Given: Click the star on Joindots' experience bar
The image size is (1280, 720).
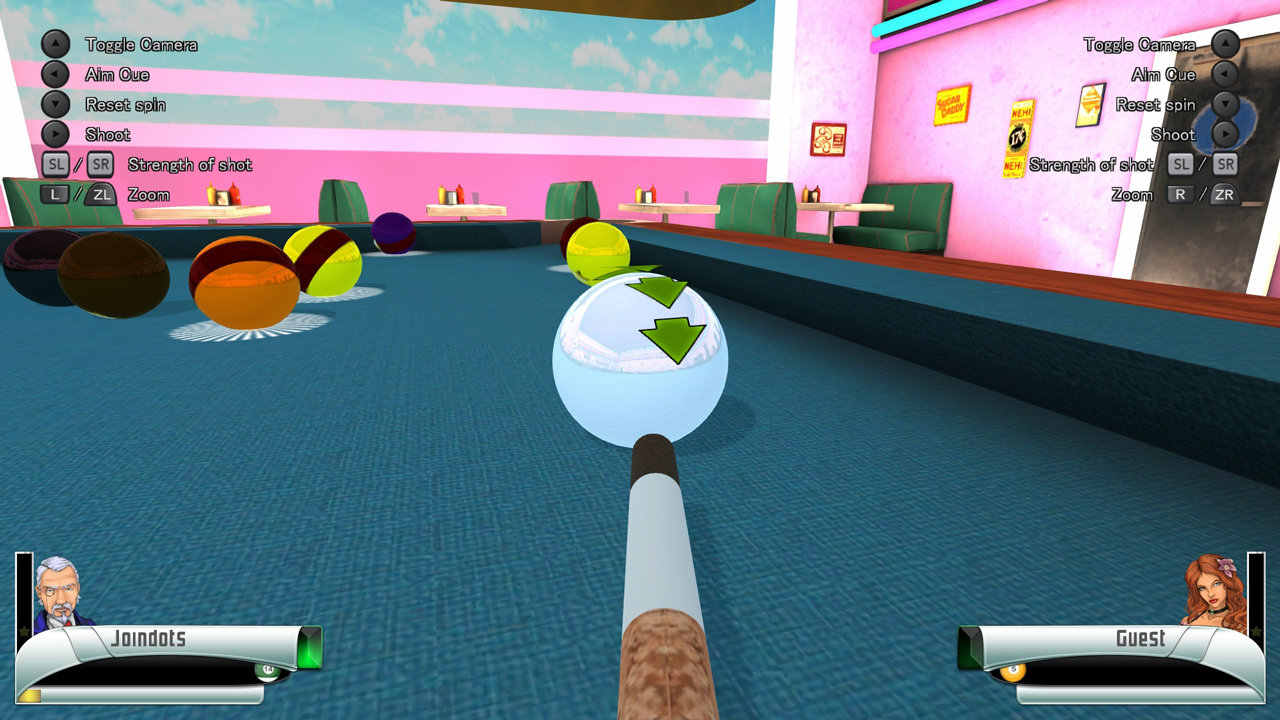Looking at the screenshot, I should (x=24, y=632).
